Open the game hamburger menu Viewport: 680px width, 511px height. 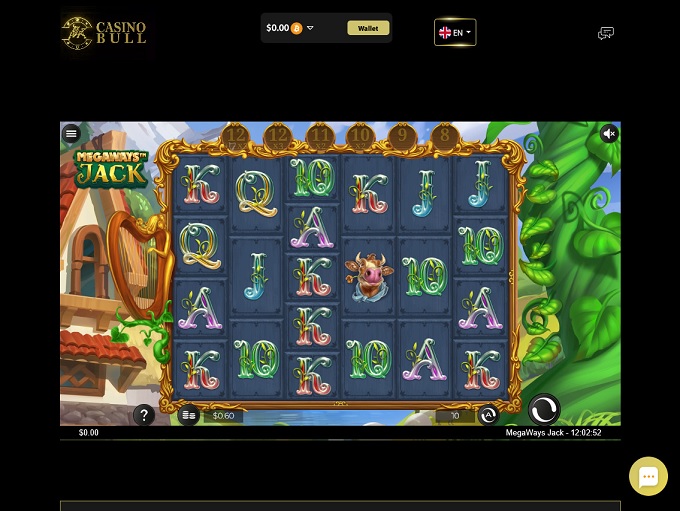[x=71, y=133]
